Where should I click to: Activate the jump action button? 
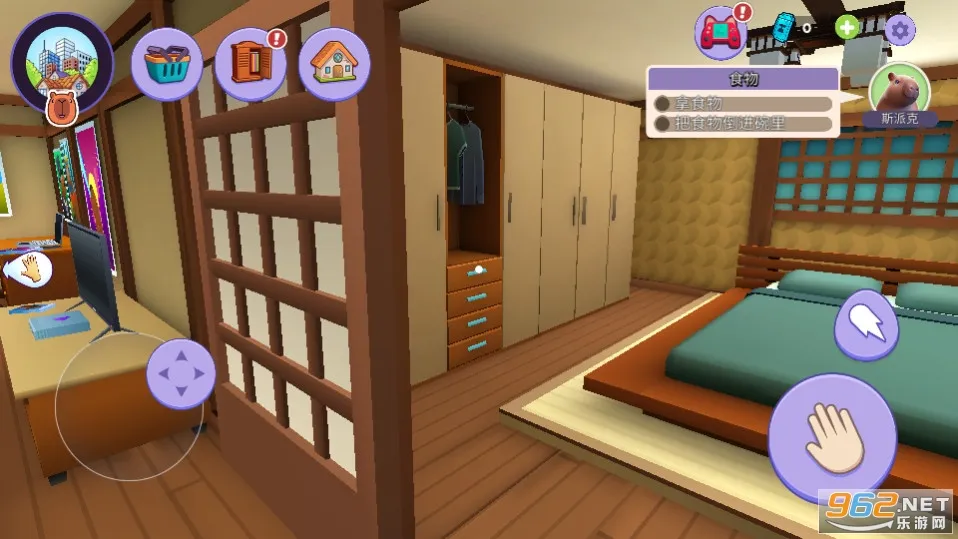866,324
